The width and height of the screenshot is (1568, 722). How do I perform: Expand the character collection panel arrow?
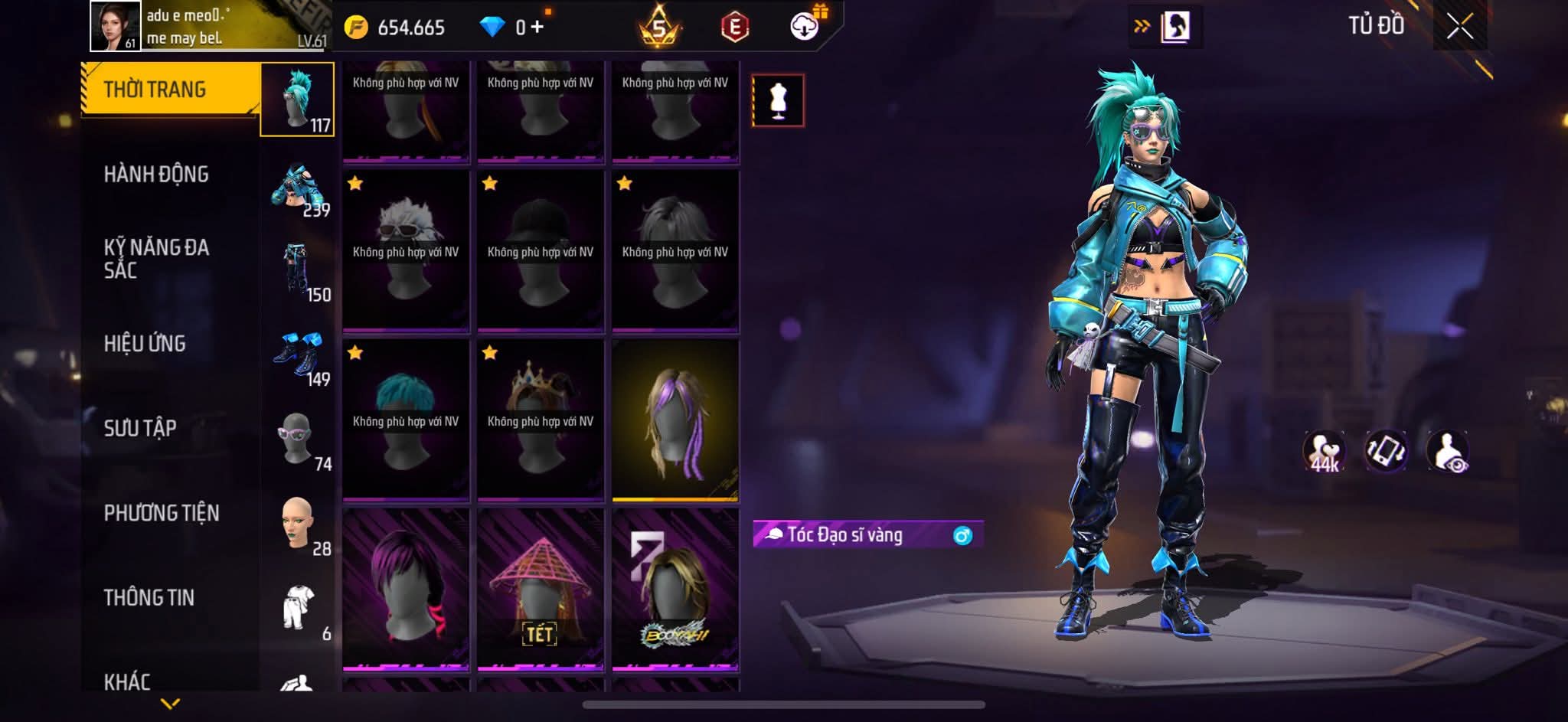[x=1167, y=27]
